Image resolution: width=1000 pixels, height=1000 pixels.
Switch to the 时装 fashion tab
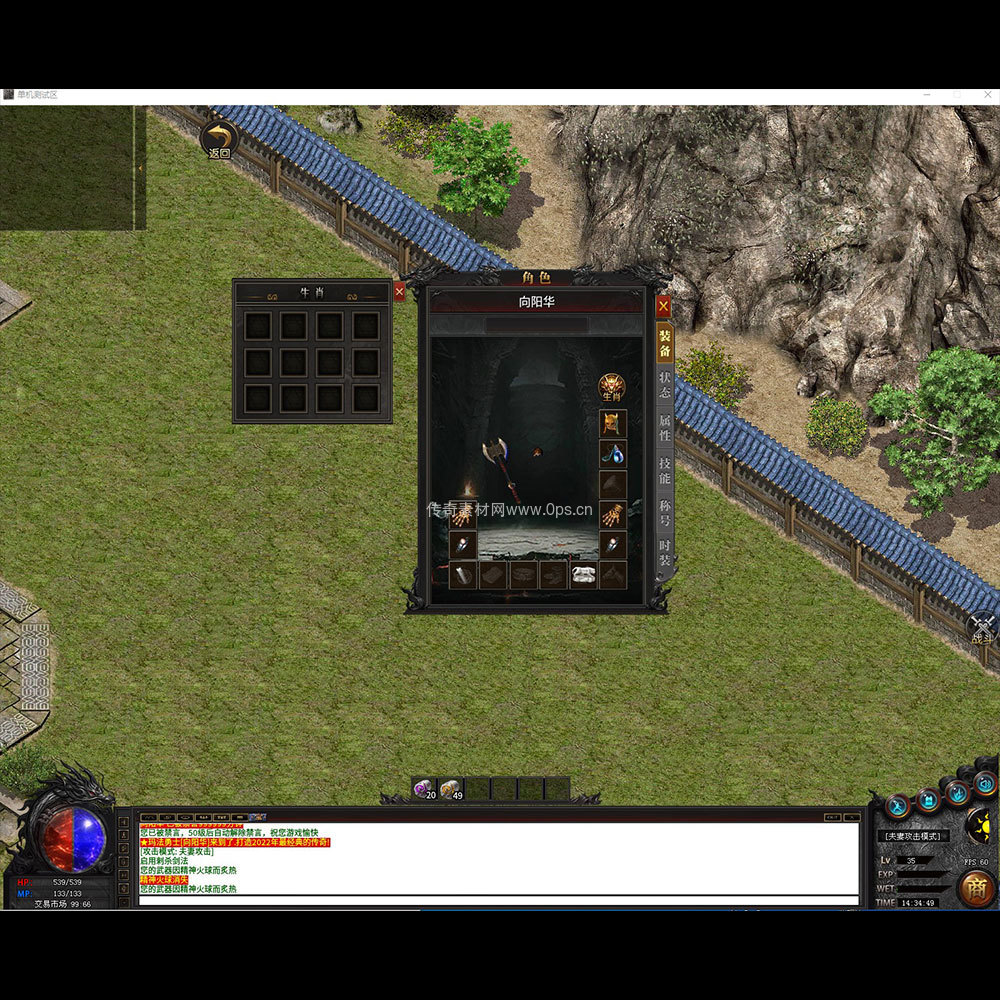click(665, 555)
